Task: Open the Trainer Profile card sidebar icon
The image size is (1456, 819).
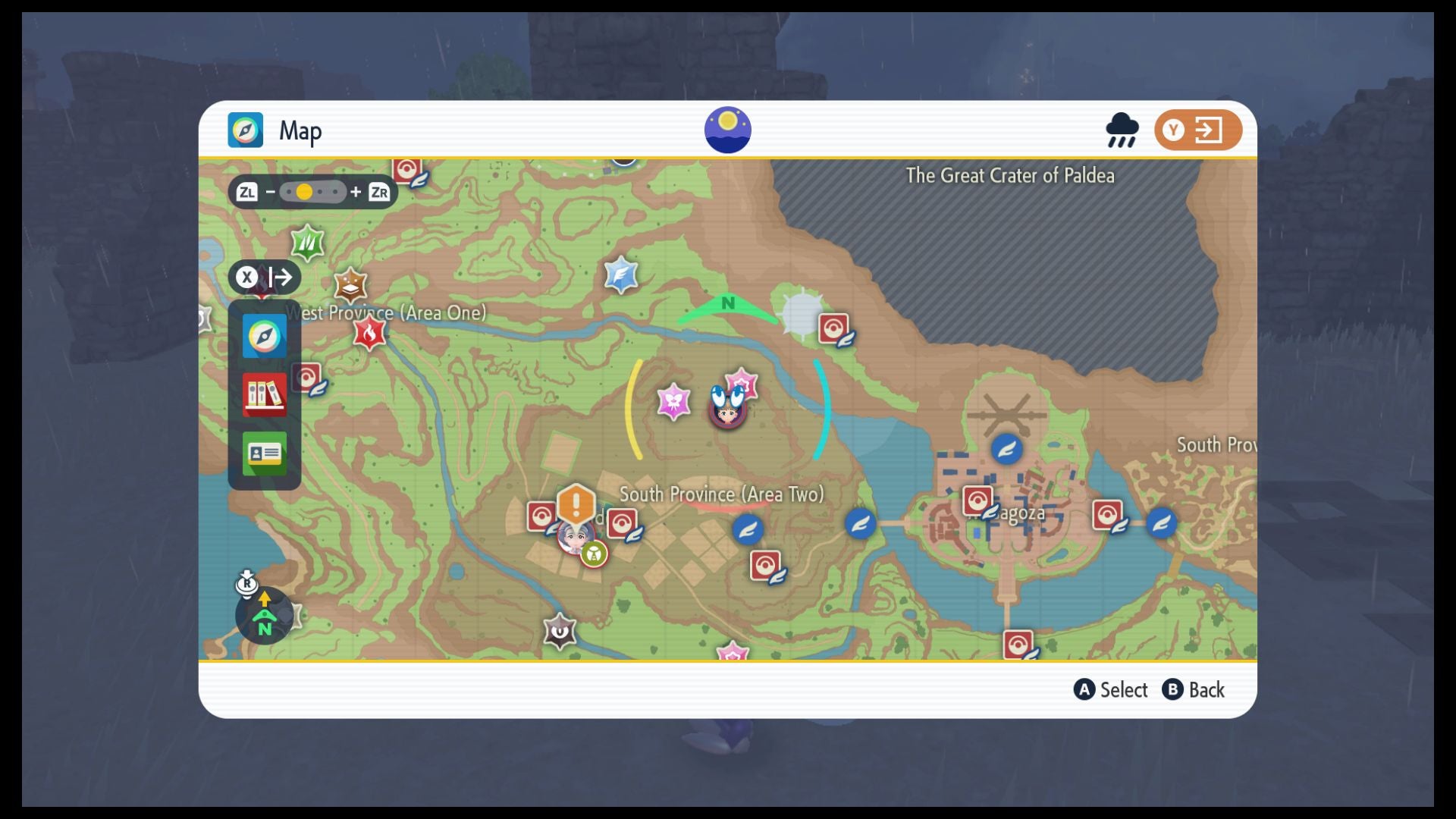Action: (264, 454)
